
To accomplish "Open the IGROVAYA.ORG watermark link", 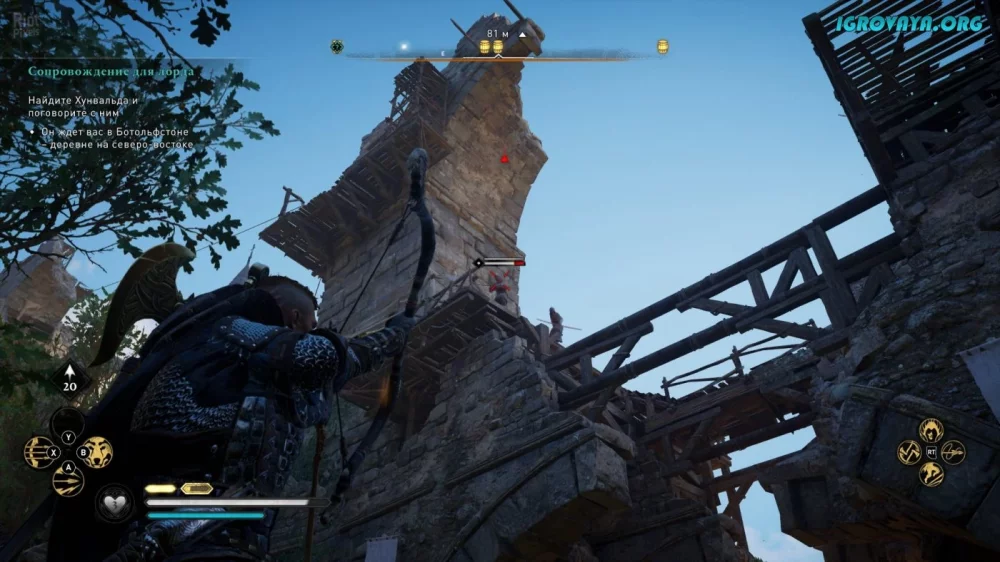I will [910, 23].
